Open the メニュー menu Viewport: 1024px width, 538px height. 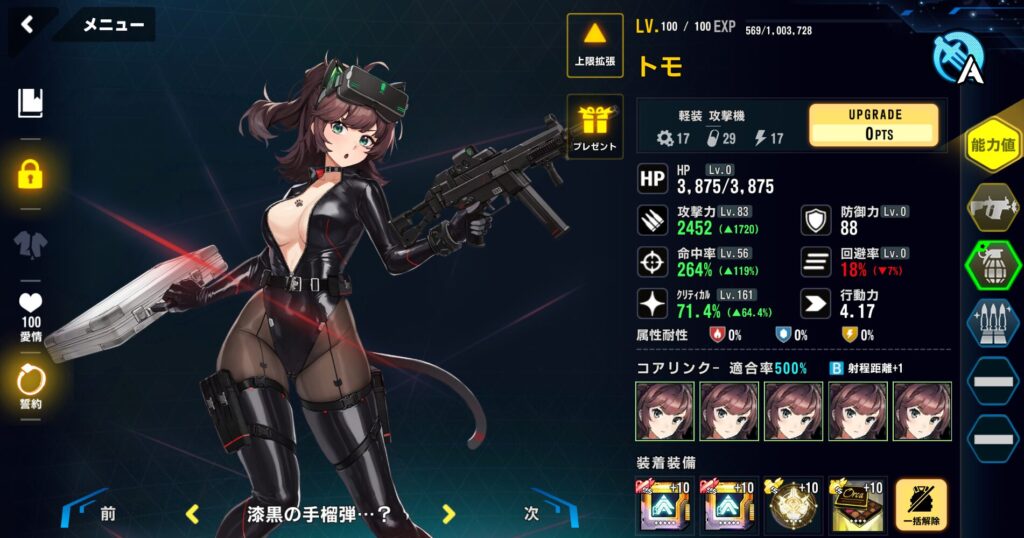(x=112, y=25)
